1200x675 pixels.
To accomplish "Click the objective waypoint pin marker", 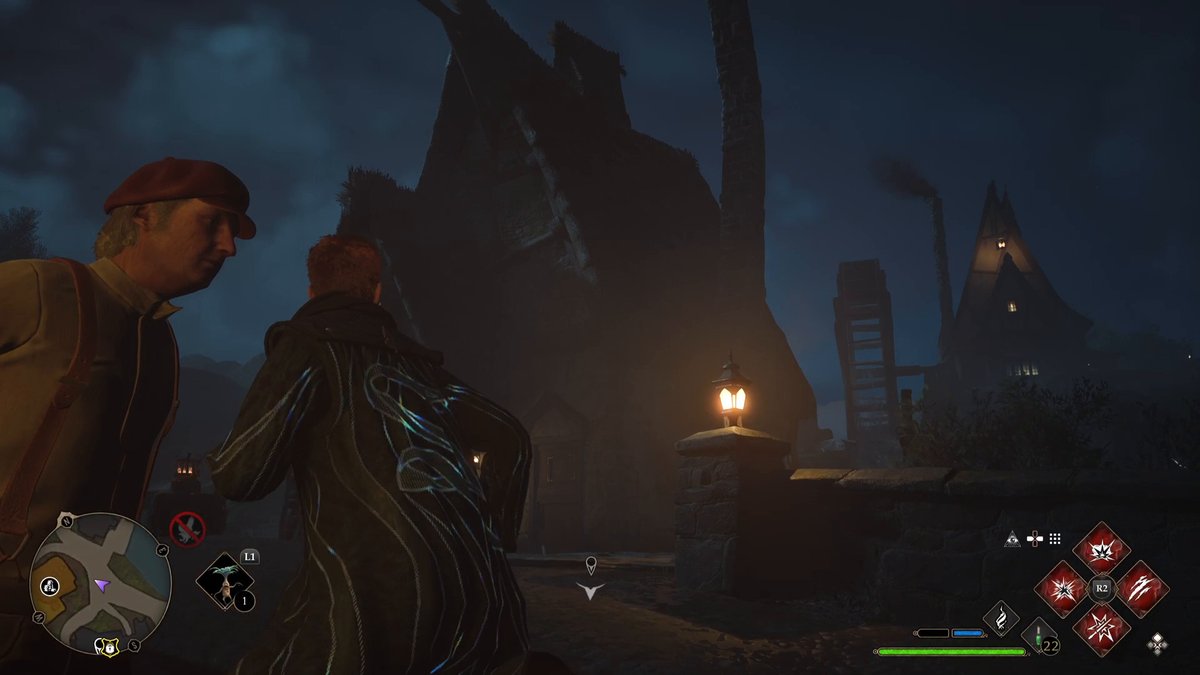I will tap(591, 565).
